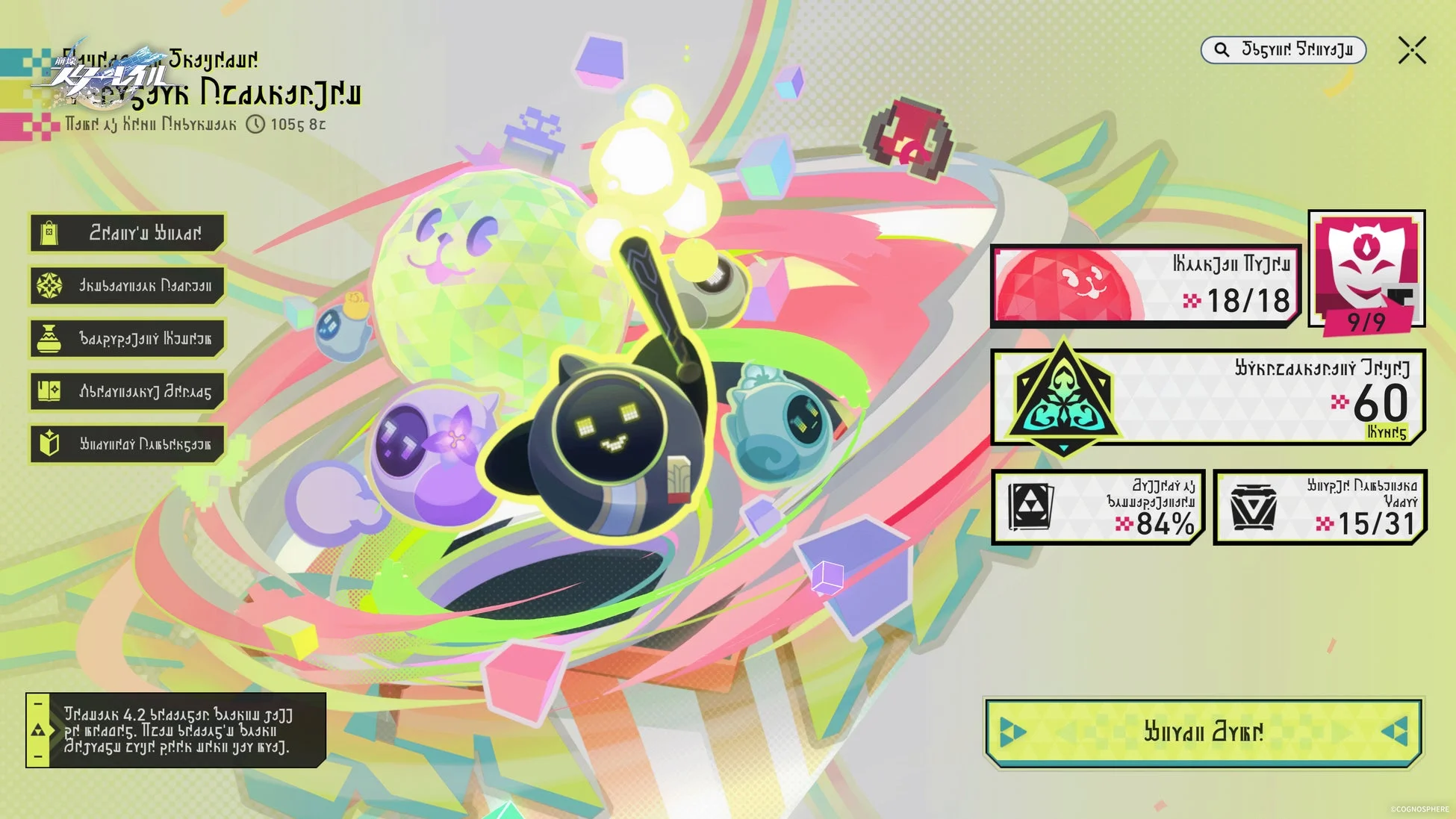
Task: Click the magnifier icon in the search bar
Action: (1222, 50)
